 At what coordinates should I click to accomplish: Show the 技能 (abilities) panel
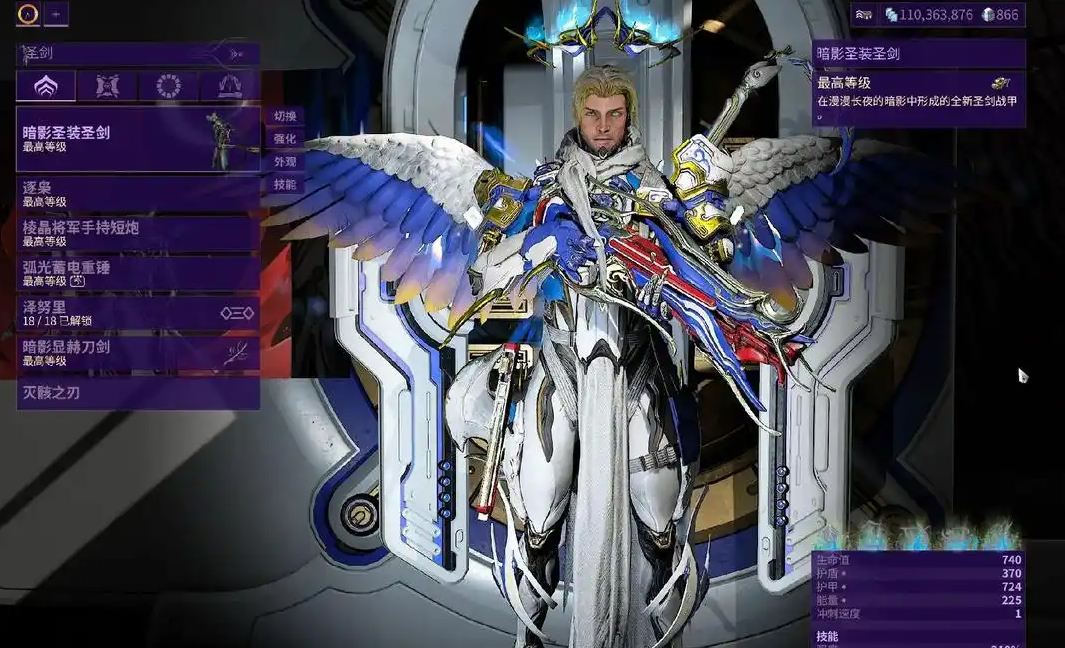285,185
